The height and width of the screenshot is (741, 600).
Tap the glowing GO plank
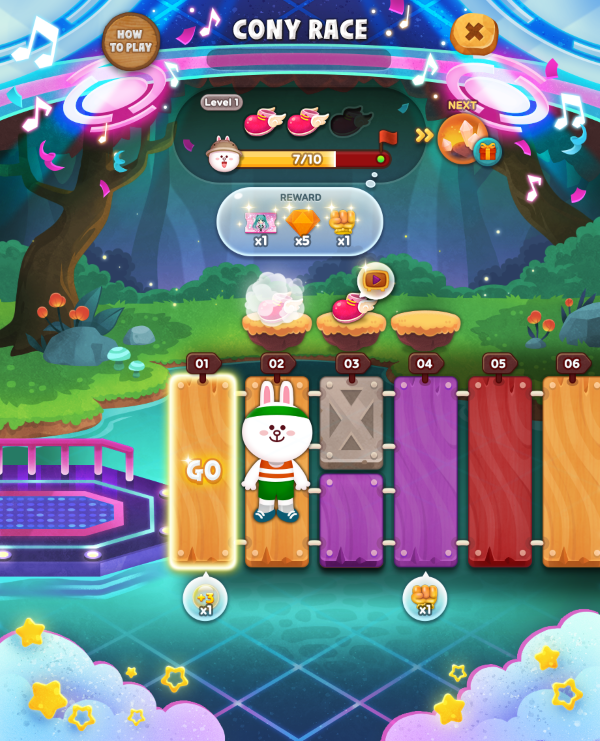pyautogui.click(x=203, y=470)
